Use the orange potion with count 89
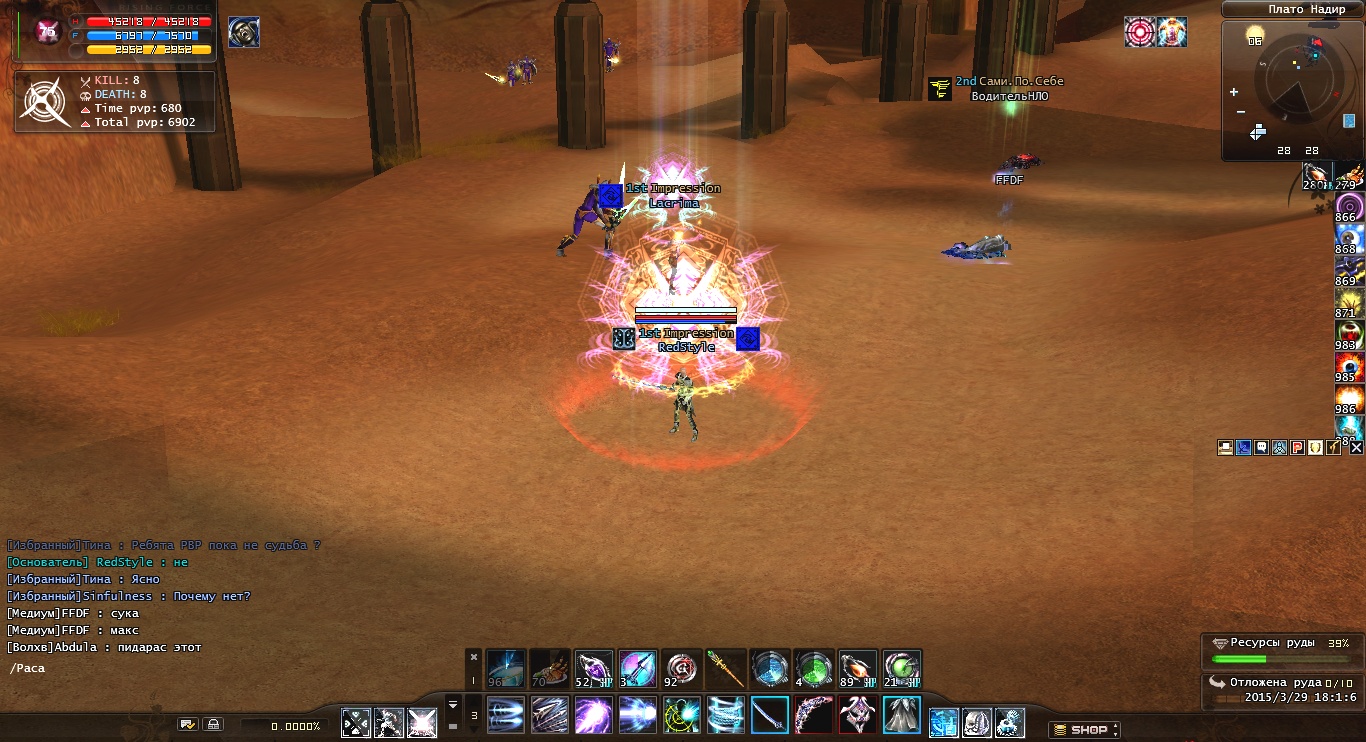The width and height of the screenshot is (1366, 742). pos(858,669)
